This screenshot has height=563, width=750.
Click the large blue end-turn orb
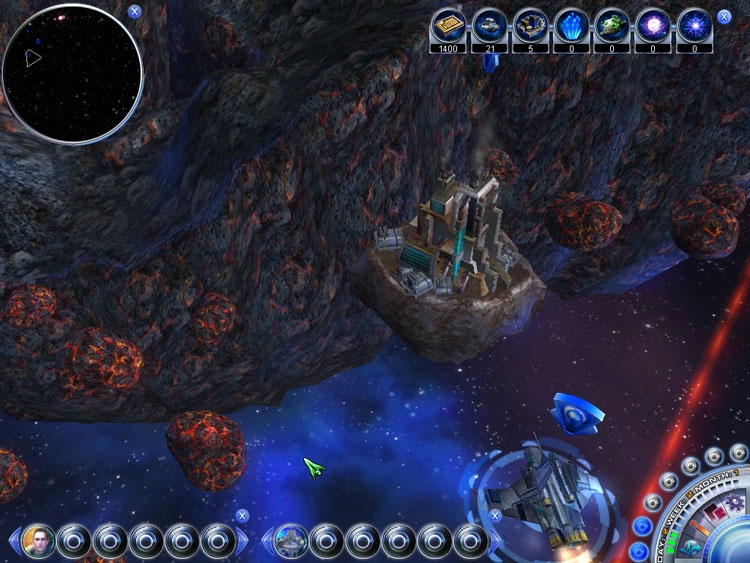735,548
